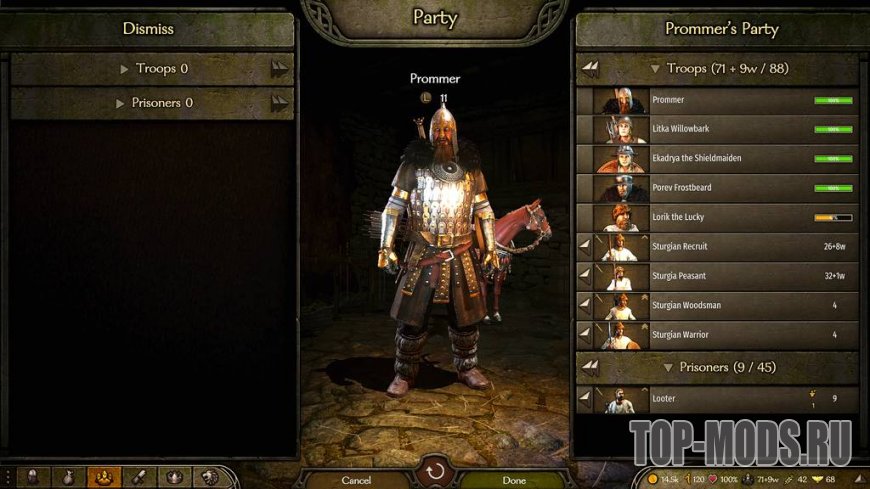Confirm party changes with Done

pyautogui.click(x=513, y=480)
